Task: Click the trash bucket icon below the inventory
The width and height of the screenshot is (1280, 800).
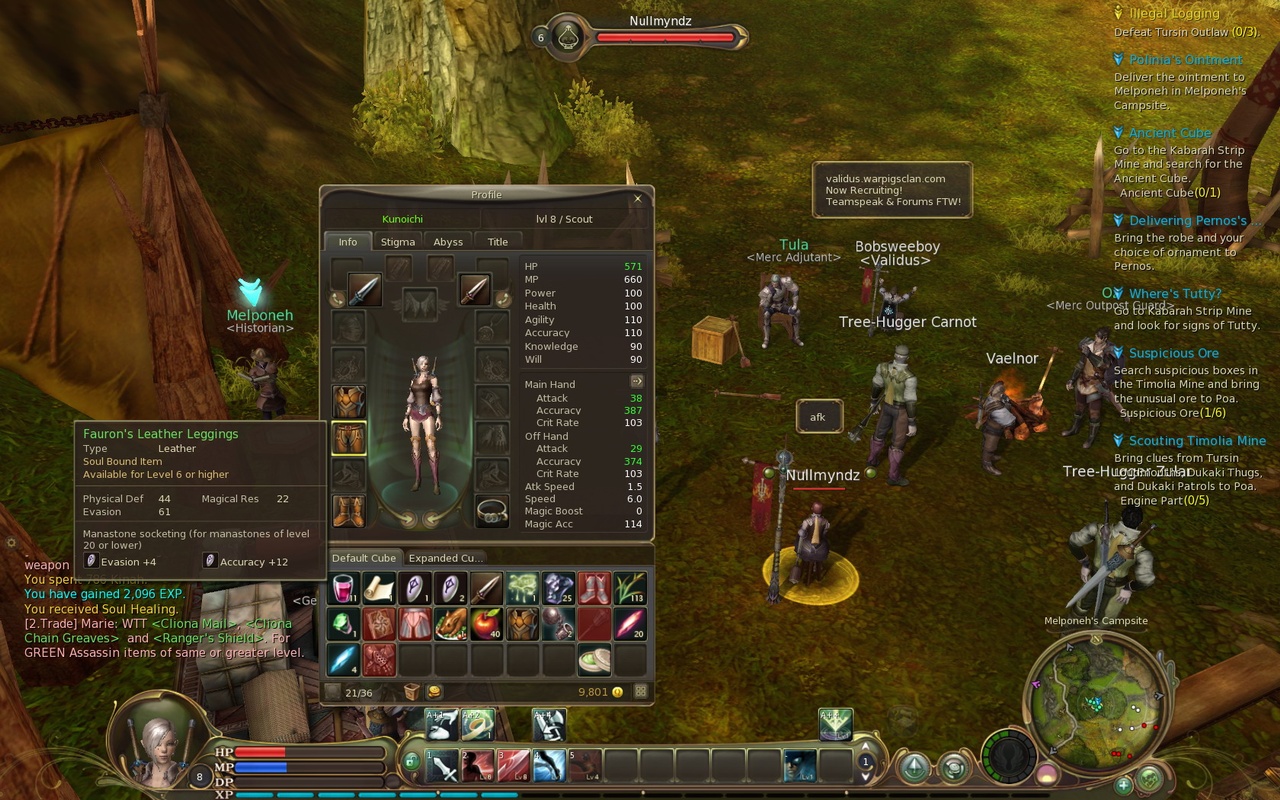Action: 412,691
